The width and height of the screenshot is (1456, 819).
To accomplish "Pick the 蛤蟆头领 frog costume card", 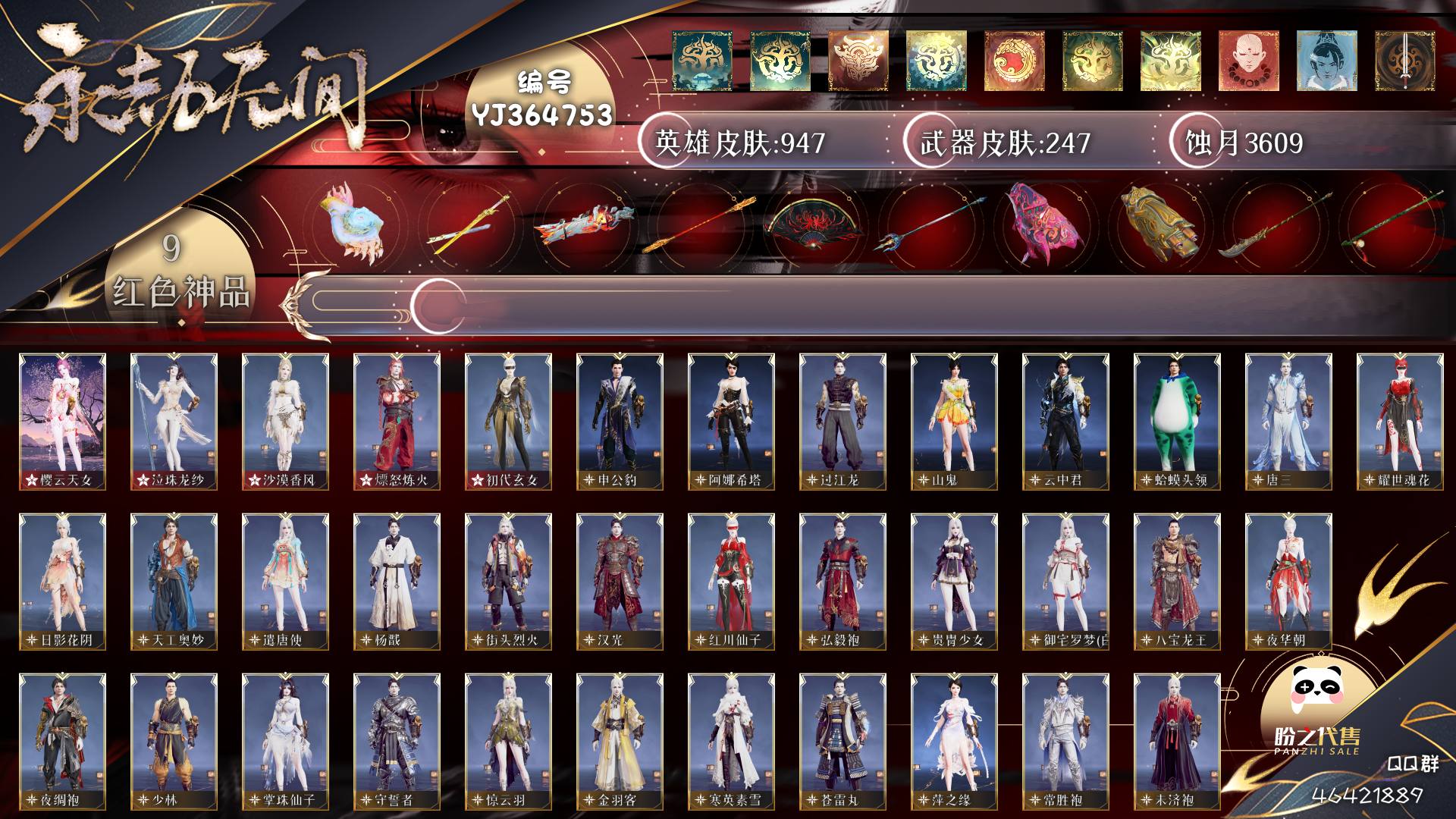I will click(x=1177, y=421).
